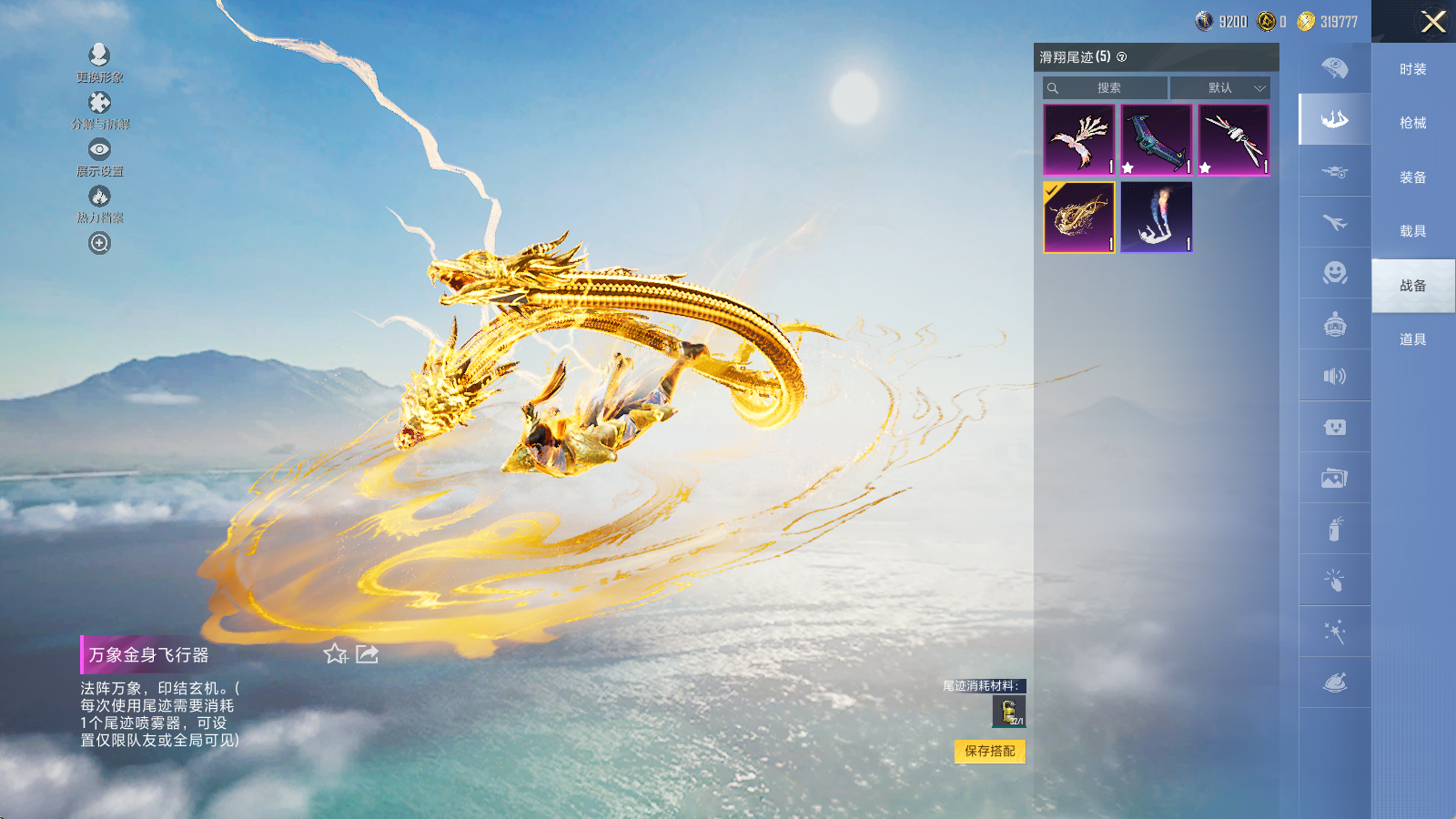This screenshot has width=1456, height=819.
Task: Select the 装备 tab
Action: click(x=1412, y=177)
